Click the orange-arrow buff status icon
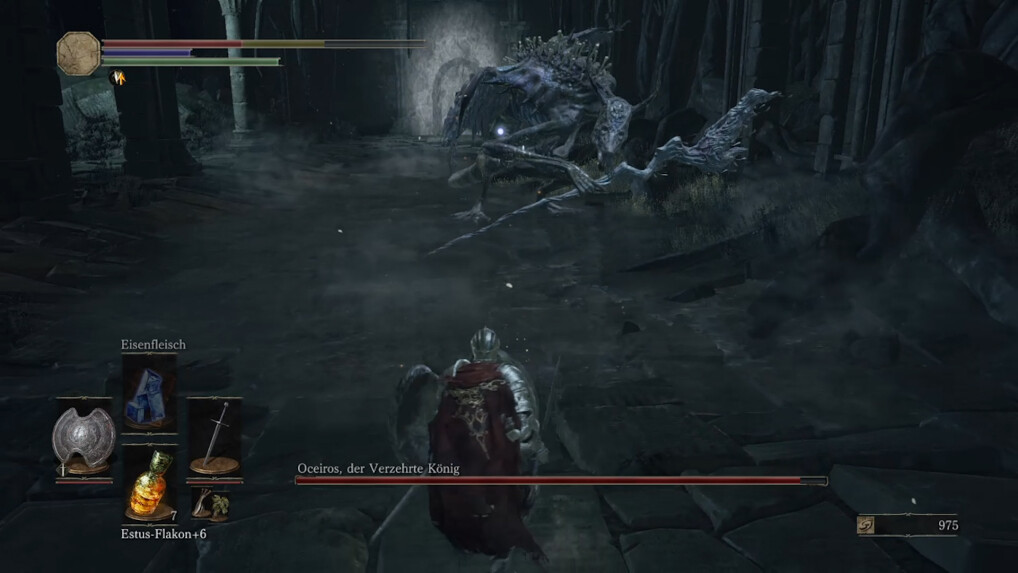This screenshot has height=573, width=1018. pos(118,77)
